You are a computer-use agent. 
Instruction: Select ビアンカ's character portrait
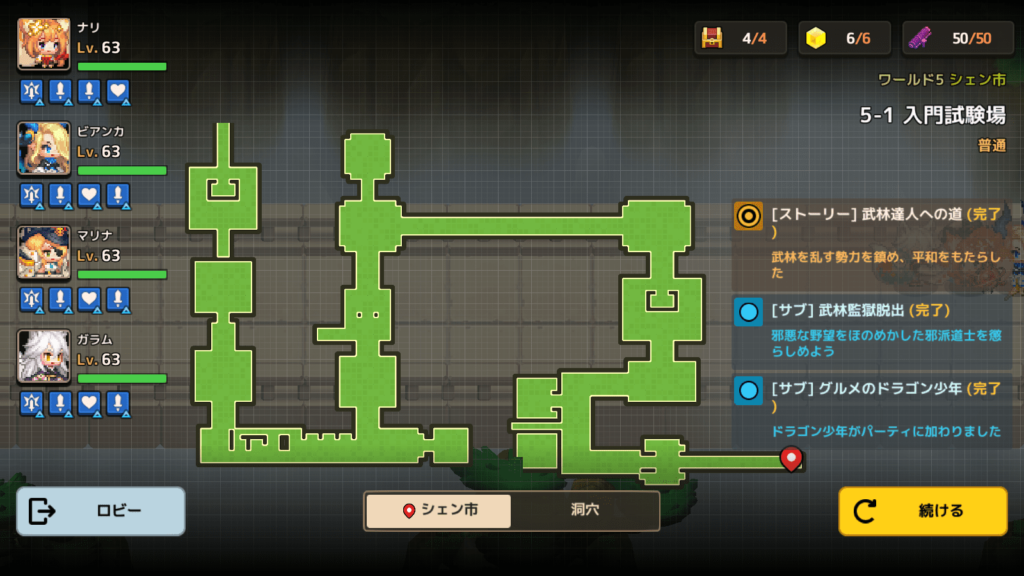tap(44, 149)
